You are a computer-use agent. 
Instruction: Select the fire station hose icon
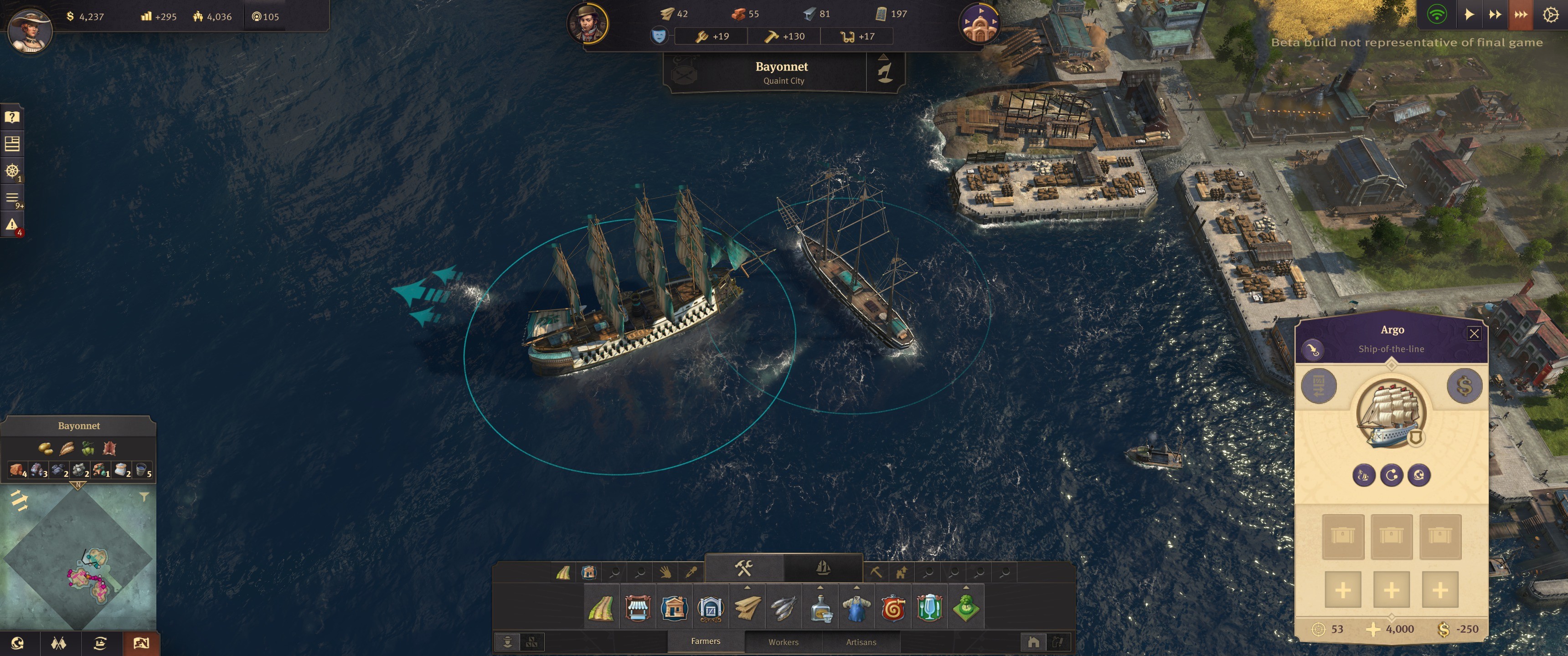point(893,608)
